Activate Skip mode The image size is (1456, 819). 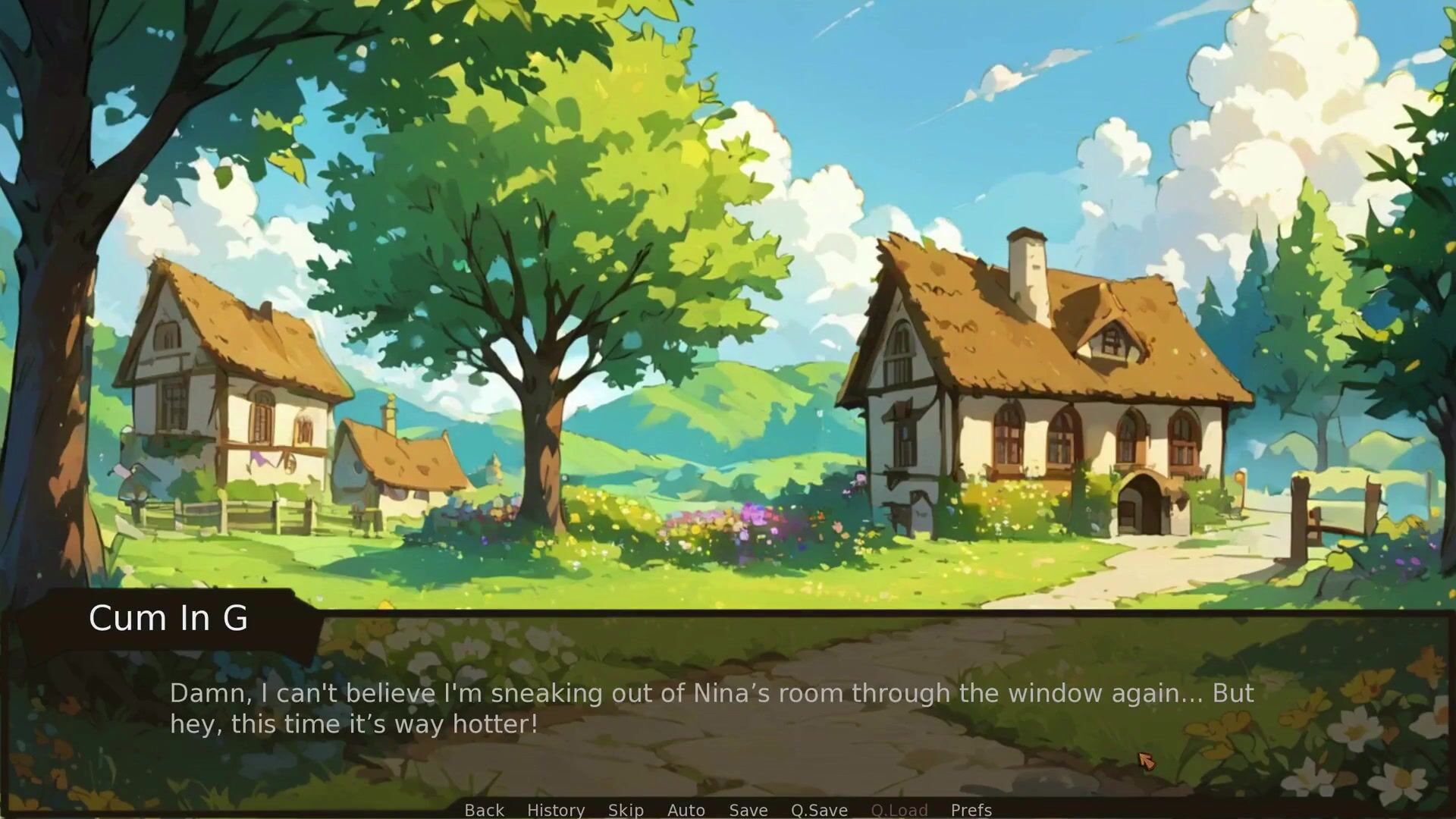(626, 810)
